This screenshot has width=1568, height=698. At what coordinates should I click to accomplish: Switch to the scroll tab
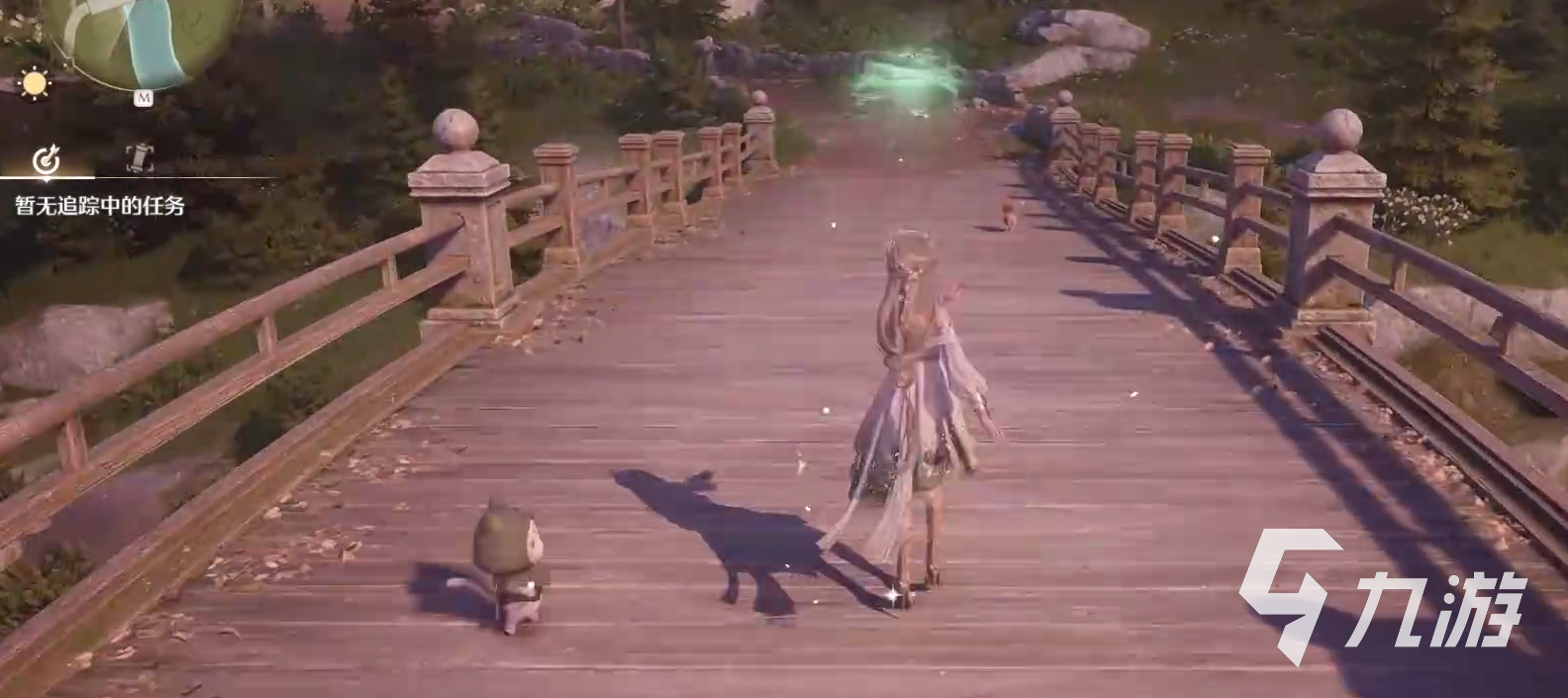point(140,158)
